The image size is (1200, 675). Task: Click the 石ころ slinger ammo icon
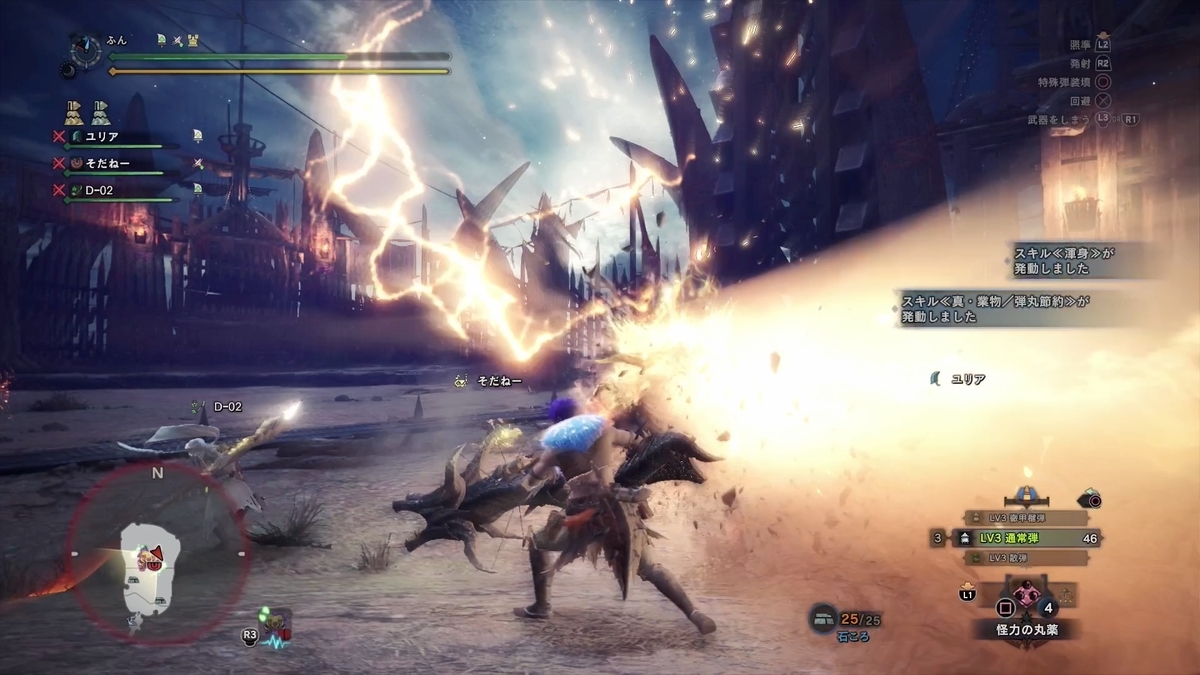pyautogui.click(x=824, y=618)
